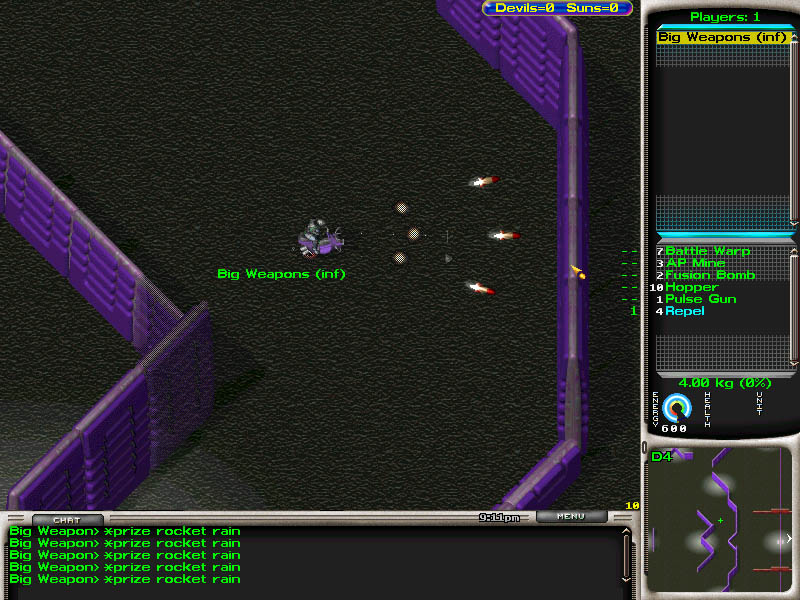800x600 pixels.
Task: Open the MENU button
Action: pyautogui.click(x=571, y=517)
